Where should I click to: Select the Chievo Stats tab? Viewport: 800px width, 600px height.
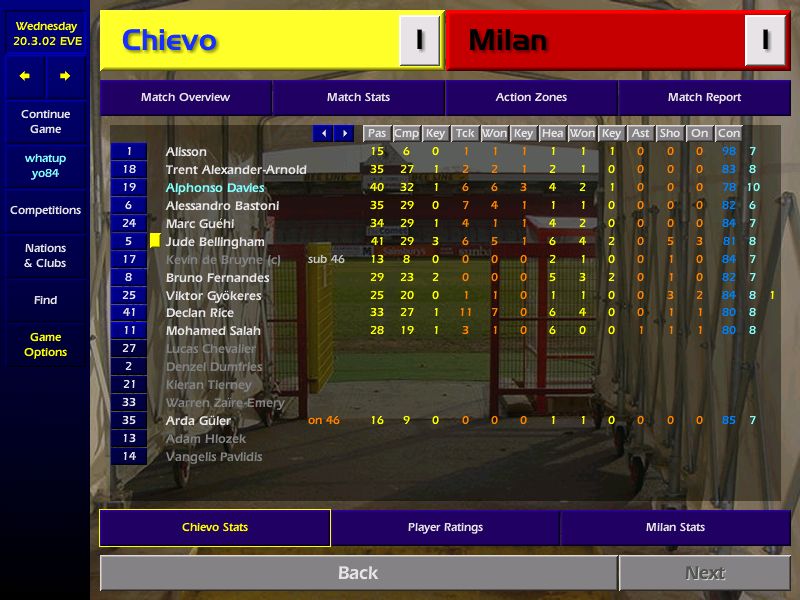tap(215, 527)
